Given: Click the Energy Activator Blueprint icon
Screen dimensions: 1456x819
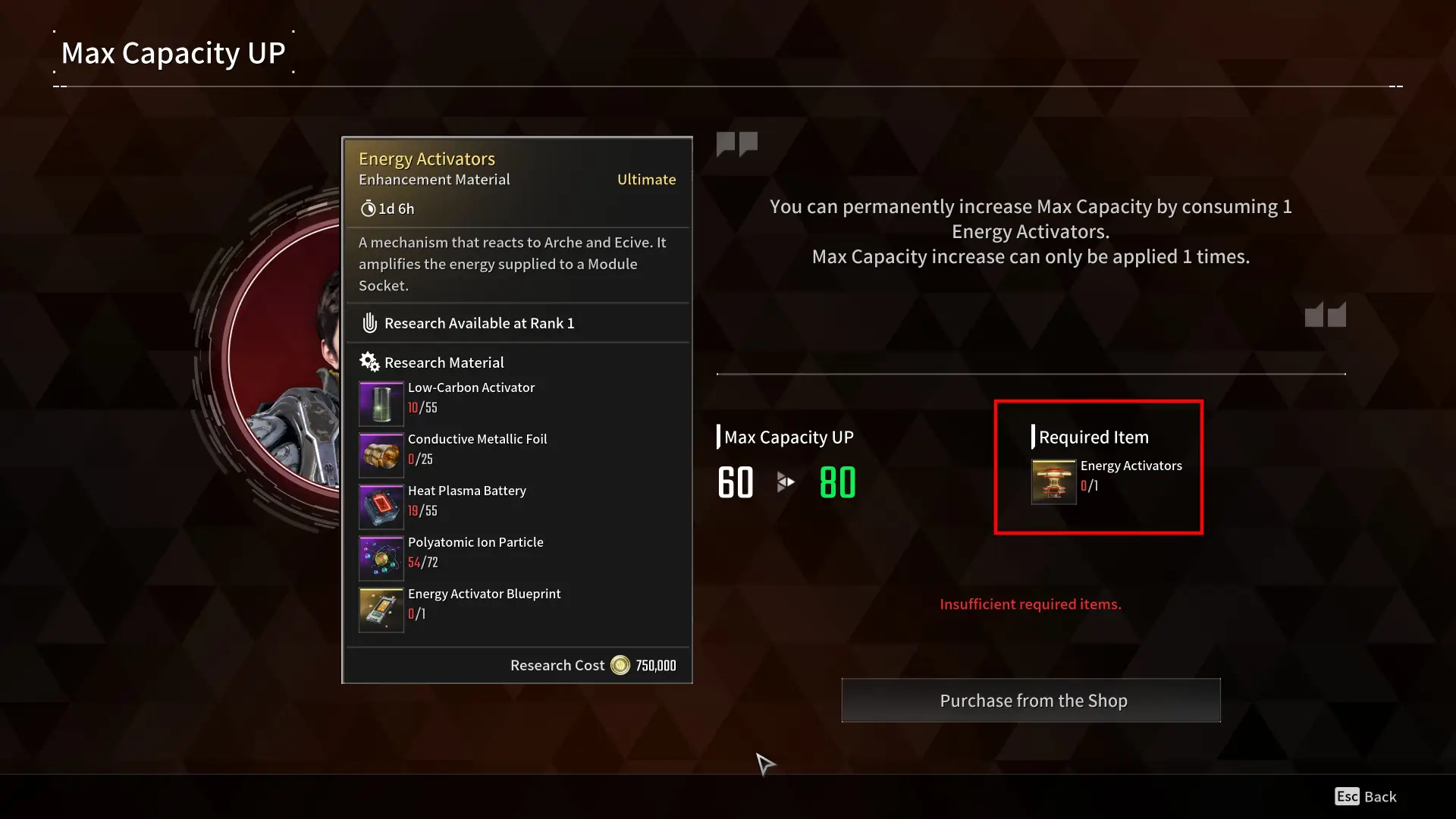Looking at the screenshot, I should [381, 609].
